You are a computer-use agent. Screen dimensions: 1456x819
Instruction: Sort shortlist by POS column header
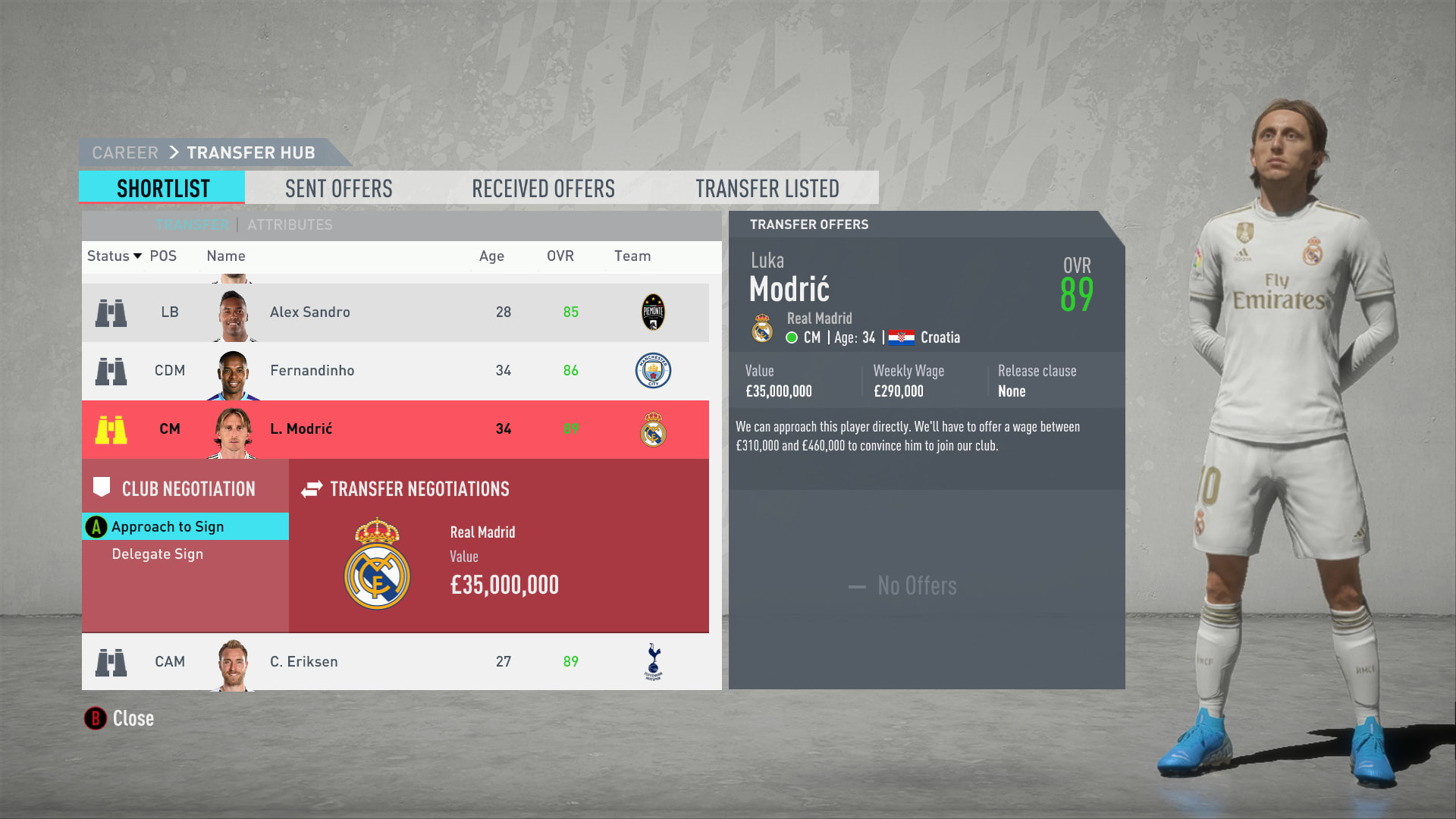coord(163,256)
